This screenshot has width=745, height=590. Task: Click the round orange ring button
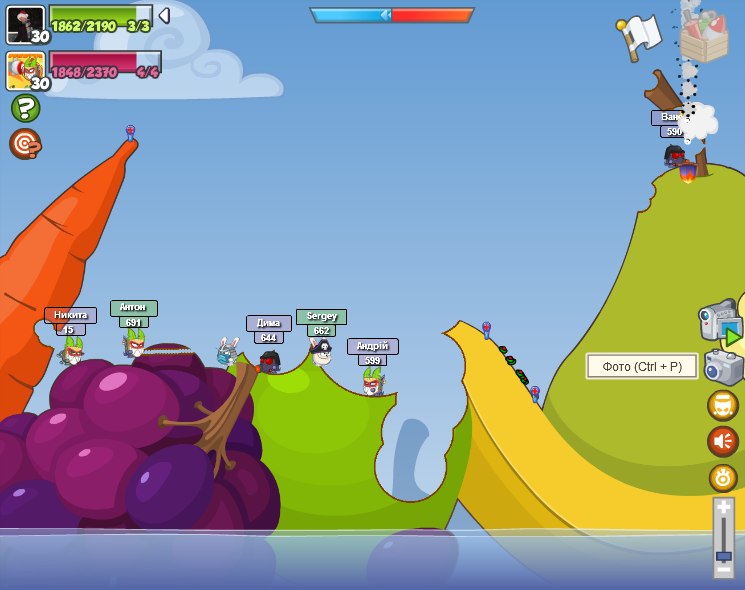(723, 477)
